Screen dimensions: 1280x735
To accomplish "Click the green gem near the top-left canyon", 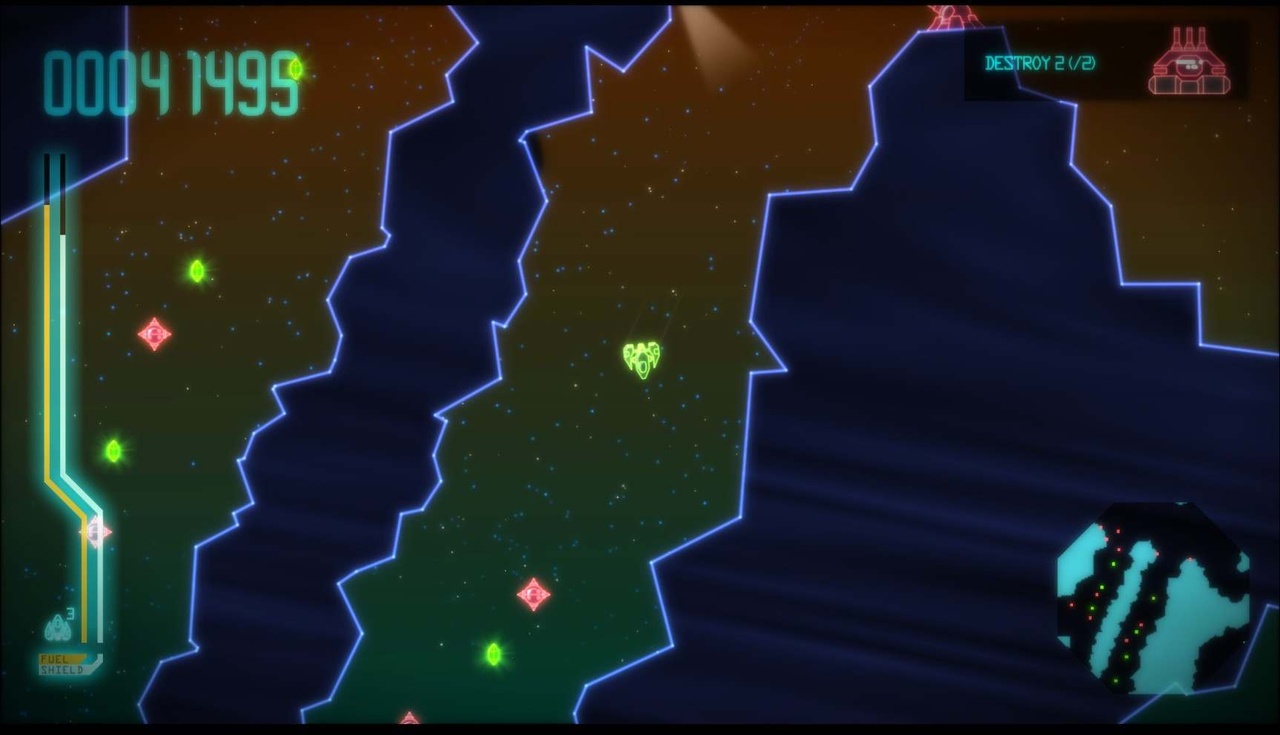I will 196,271.
